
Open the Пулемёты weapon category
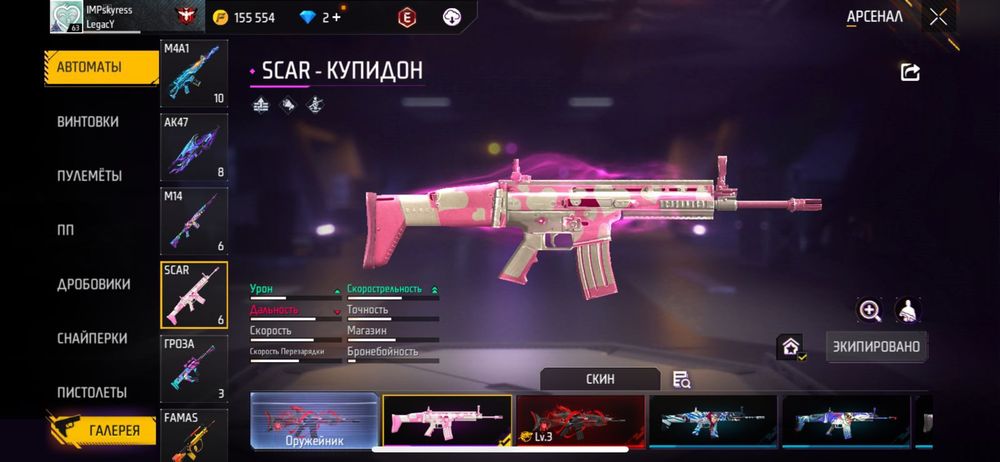89,175
